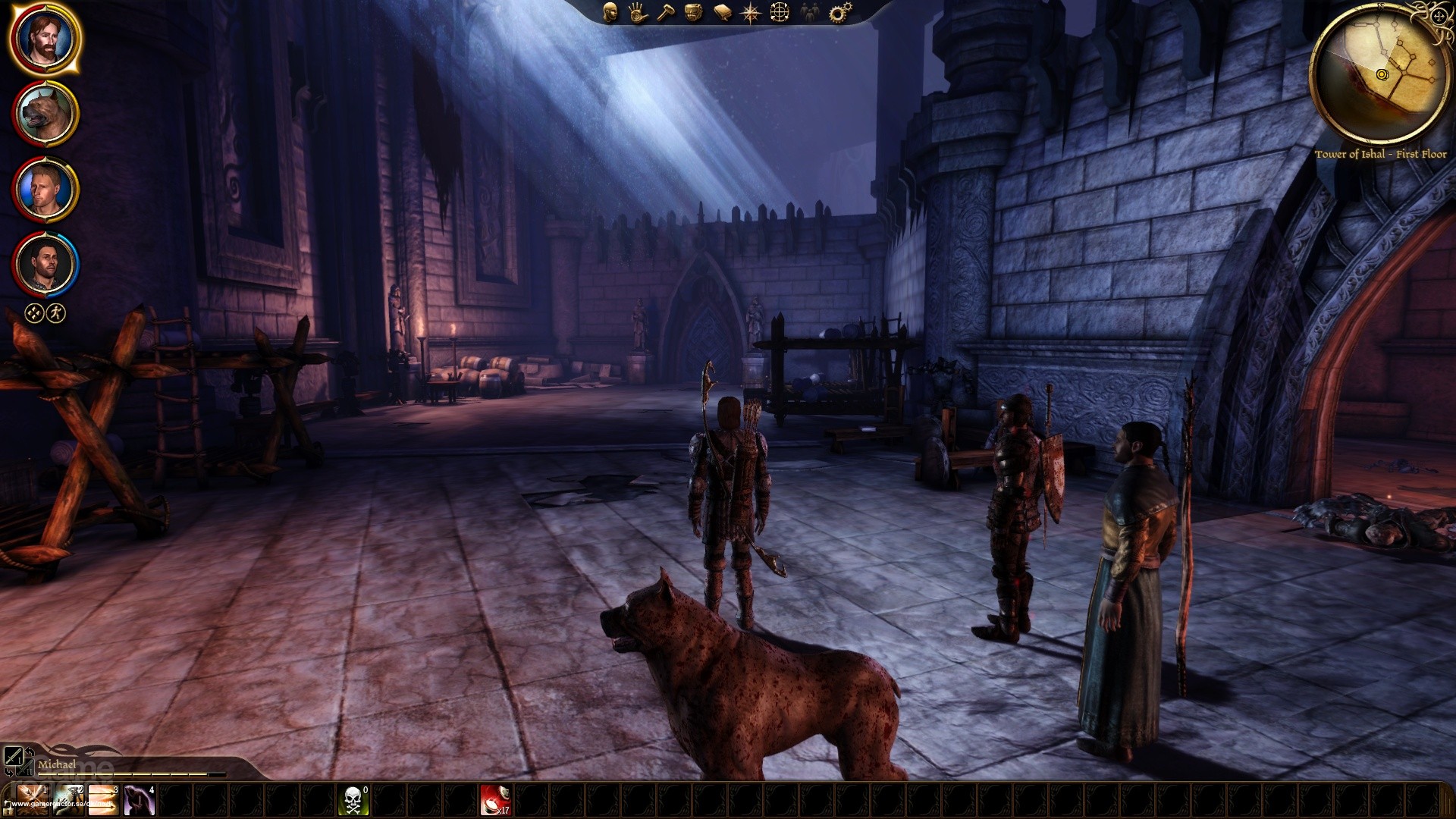This screenshot has height=819, width=1456.
Task: Activate the quickbar ability in slot 1
Action: (32, 801)
